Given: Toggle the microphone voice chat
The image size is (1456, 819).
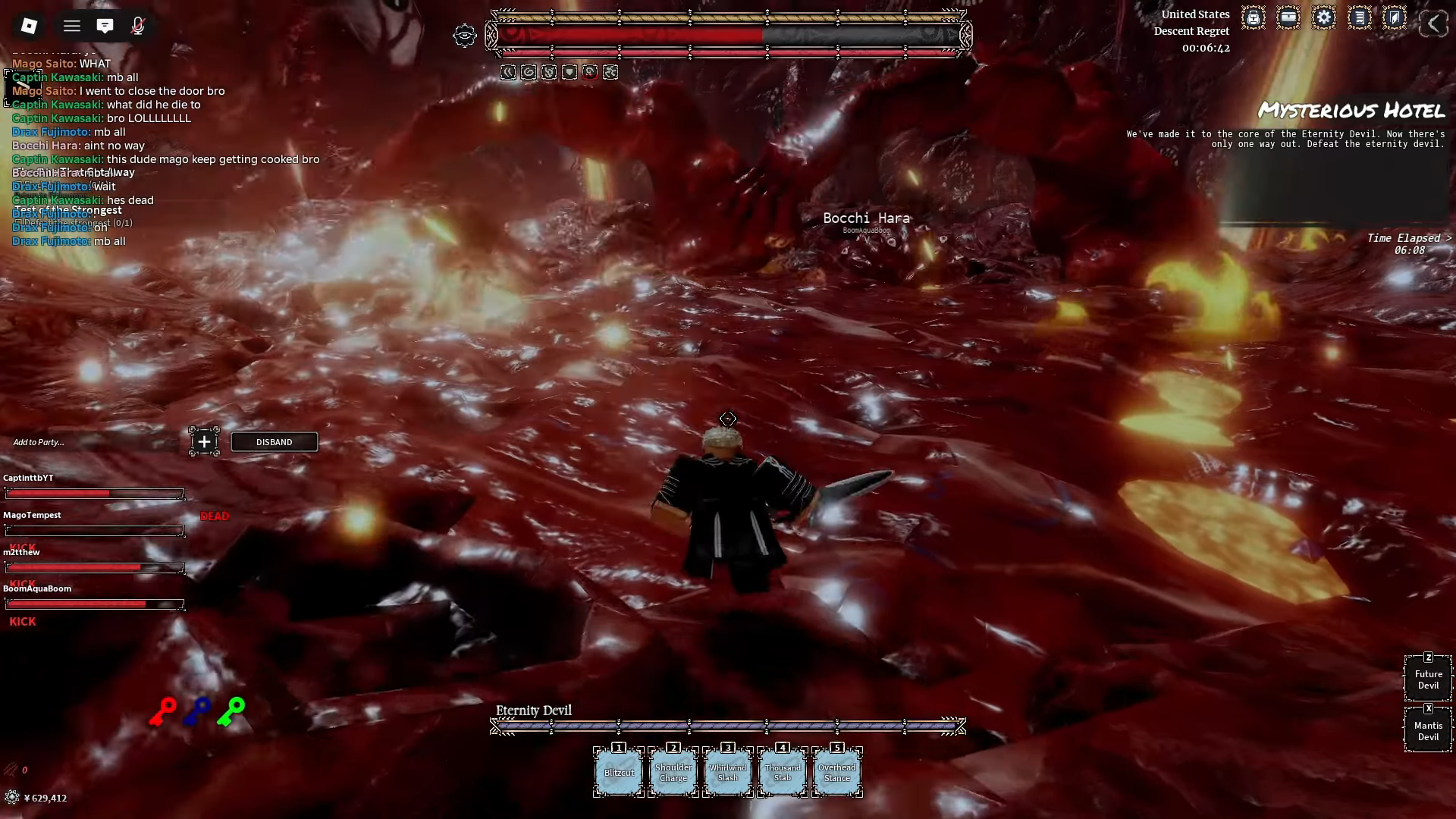Looking at the screenshot, I should pos(137,27).
